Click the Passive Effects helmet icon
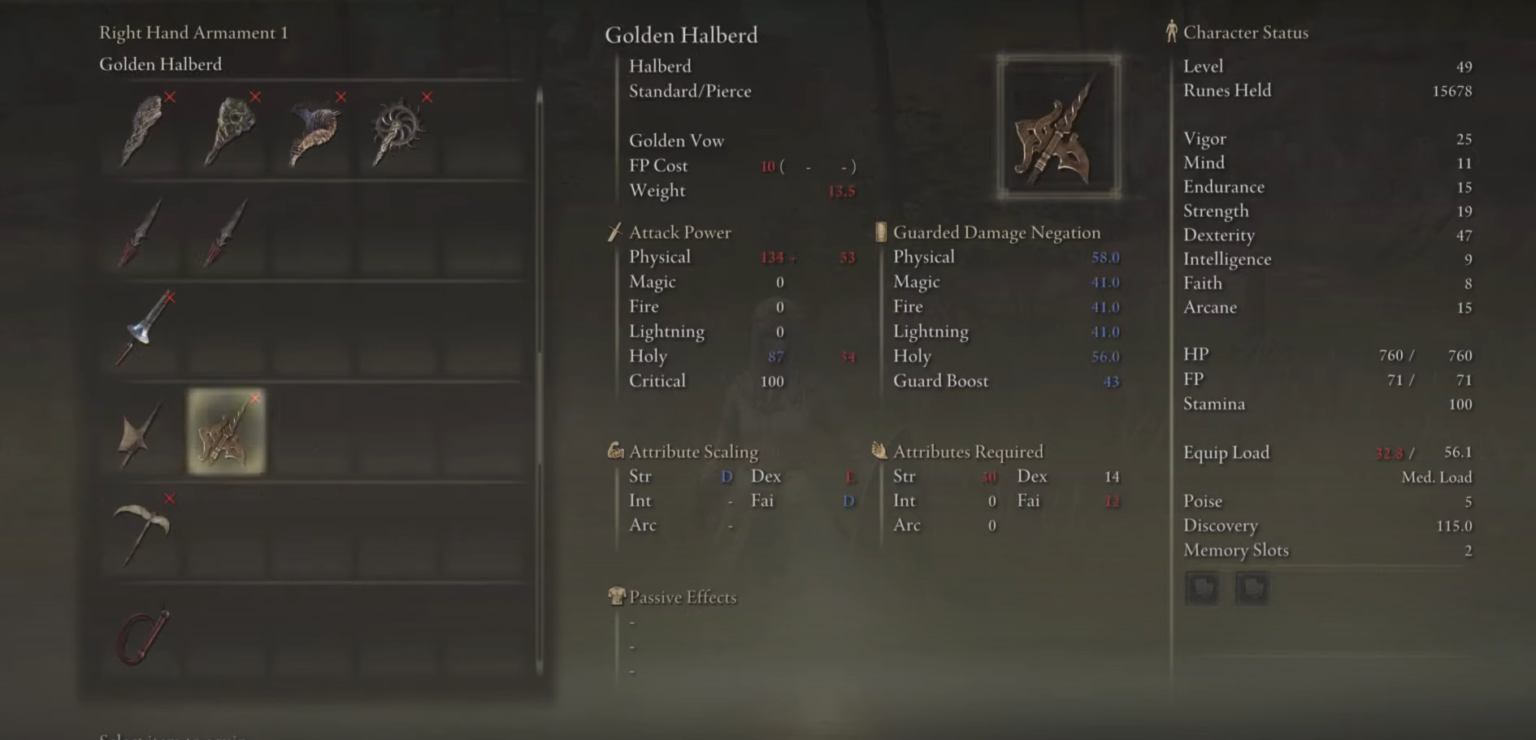1536x740 pixels. click(618, 597)
